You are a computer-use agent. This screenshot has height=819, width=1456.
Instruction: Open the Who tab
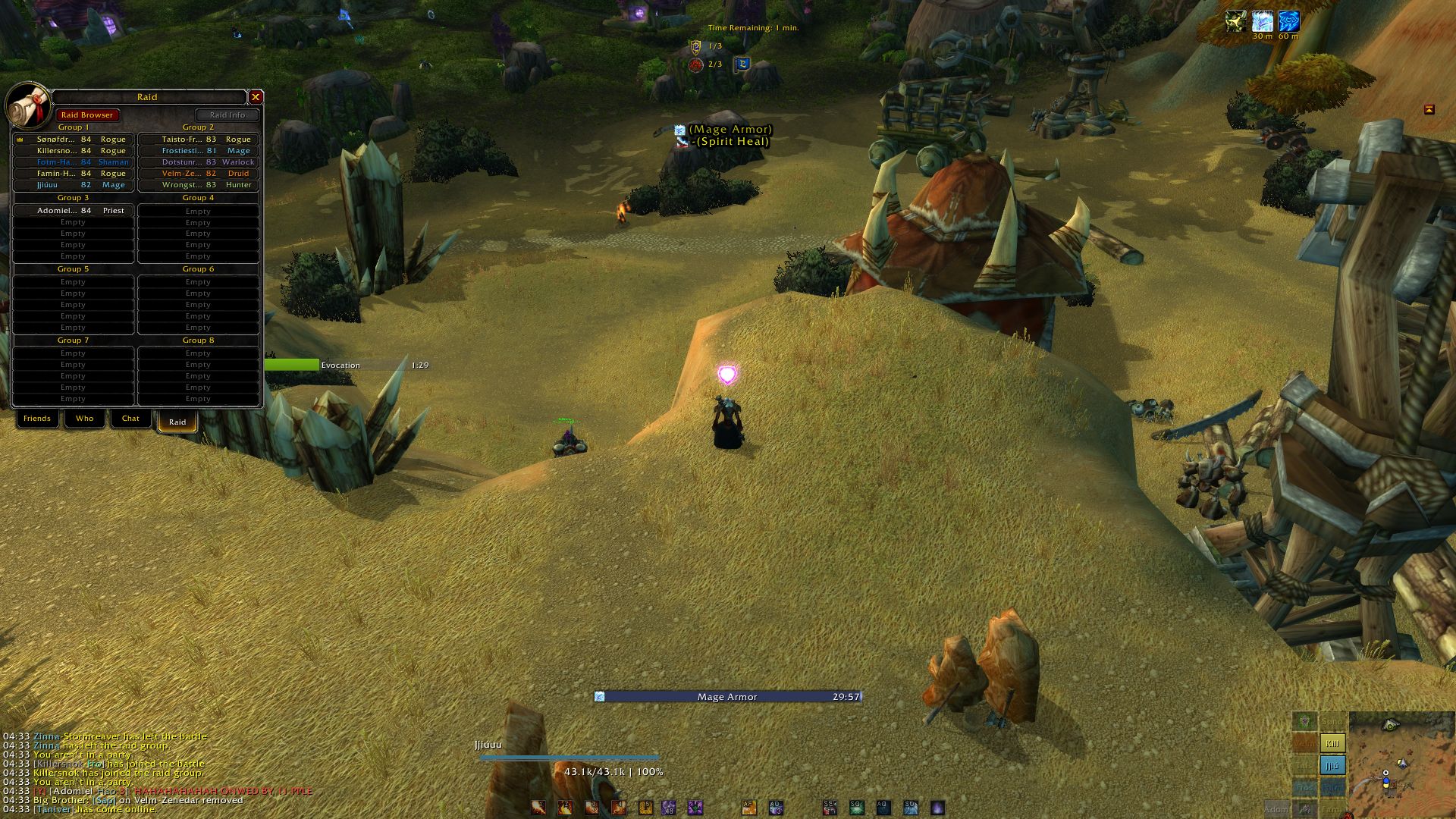pyautogui.click(x=84, y=419)
